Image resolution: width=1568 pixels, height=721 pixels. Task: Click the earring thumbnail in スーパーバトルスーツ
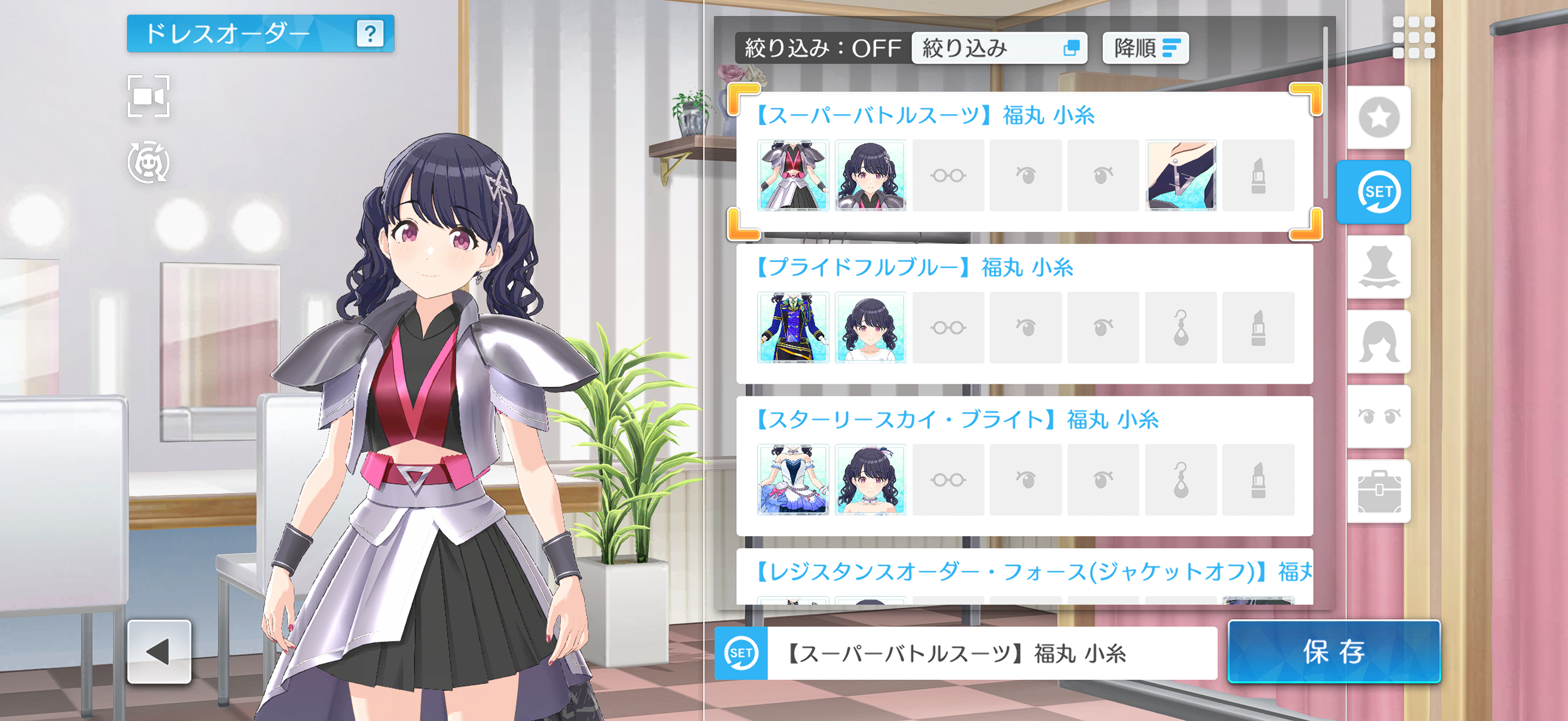coord(1180,175)
